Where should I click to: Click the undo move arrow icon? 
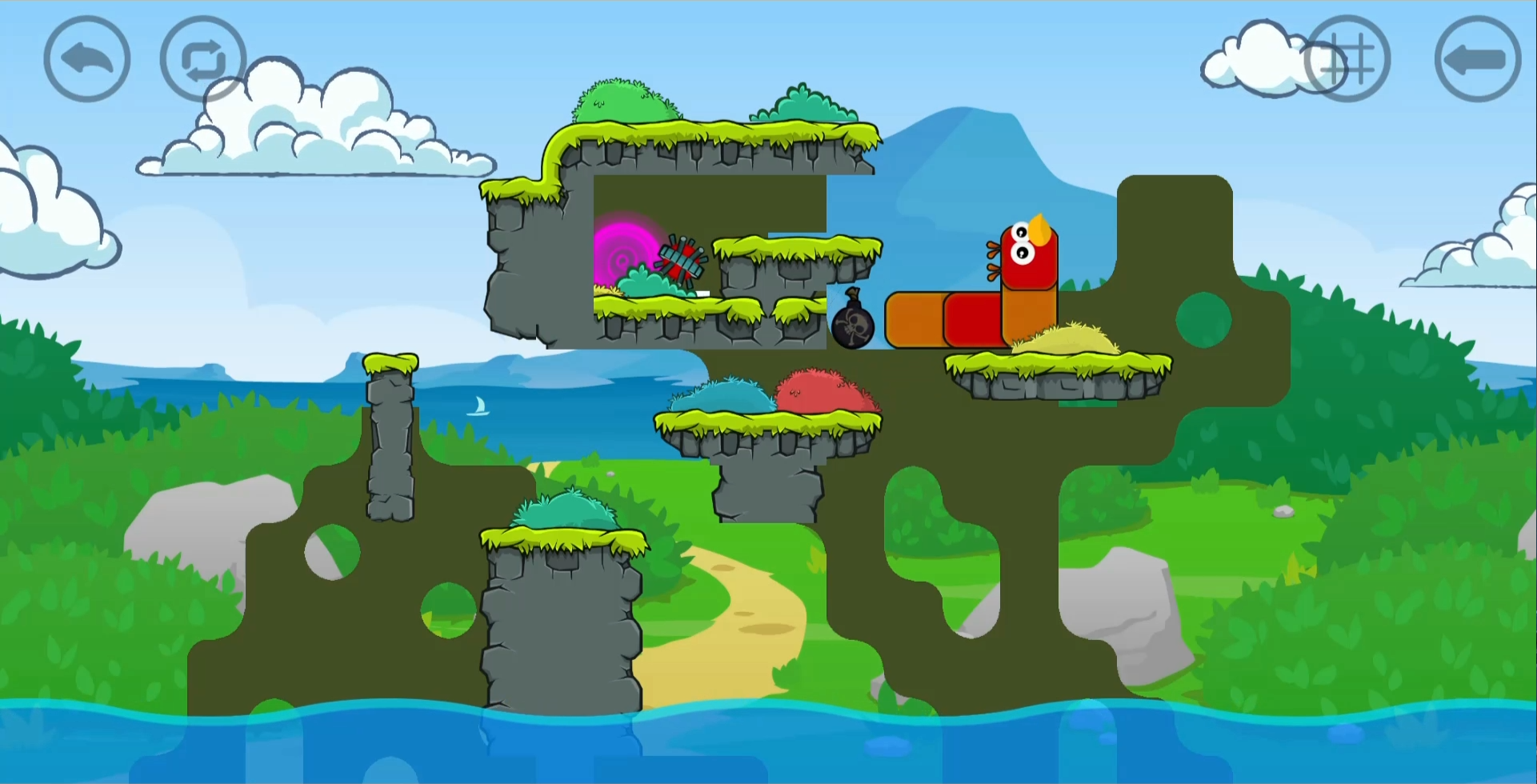pos(86,58)
